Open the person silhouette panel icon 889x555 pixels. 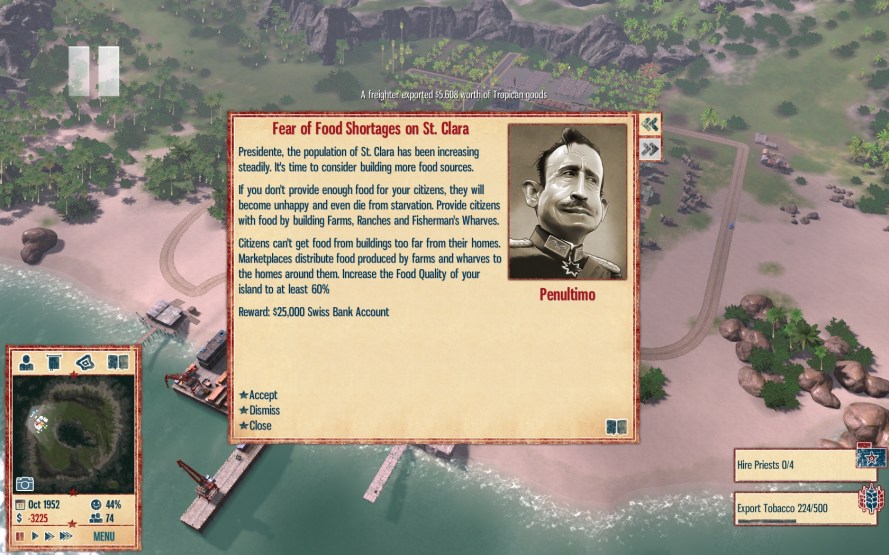click(x=26, y=361)
